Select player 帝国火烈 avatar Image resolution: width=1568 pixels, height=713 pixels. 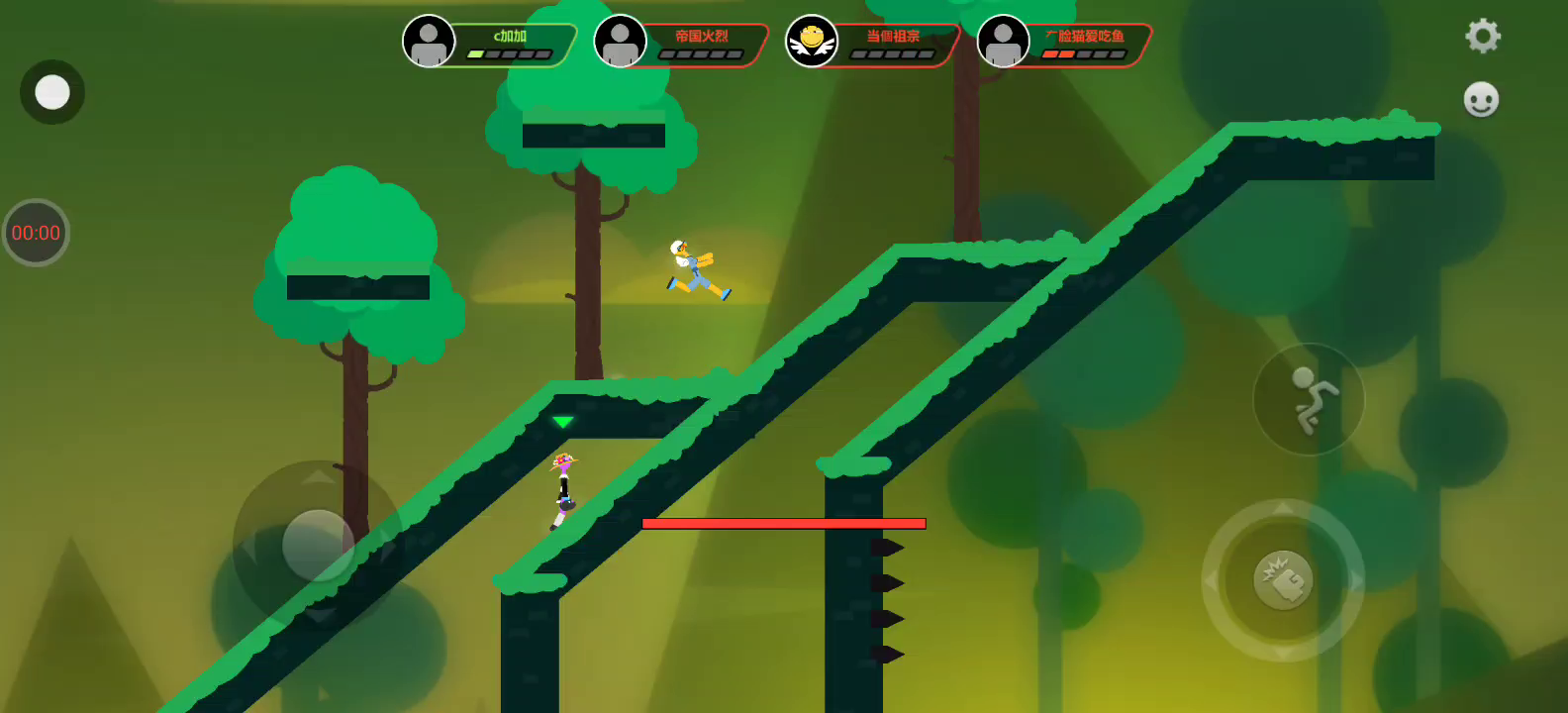621,42
